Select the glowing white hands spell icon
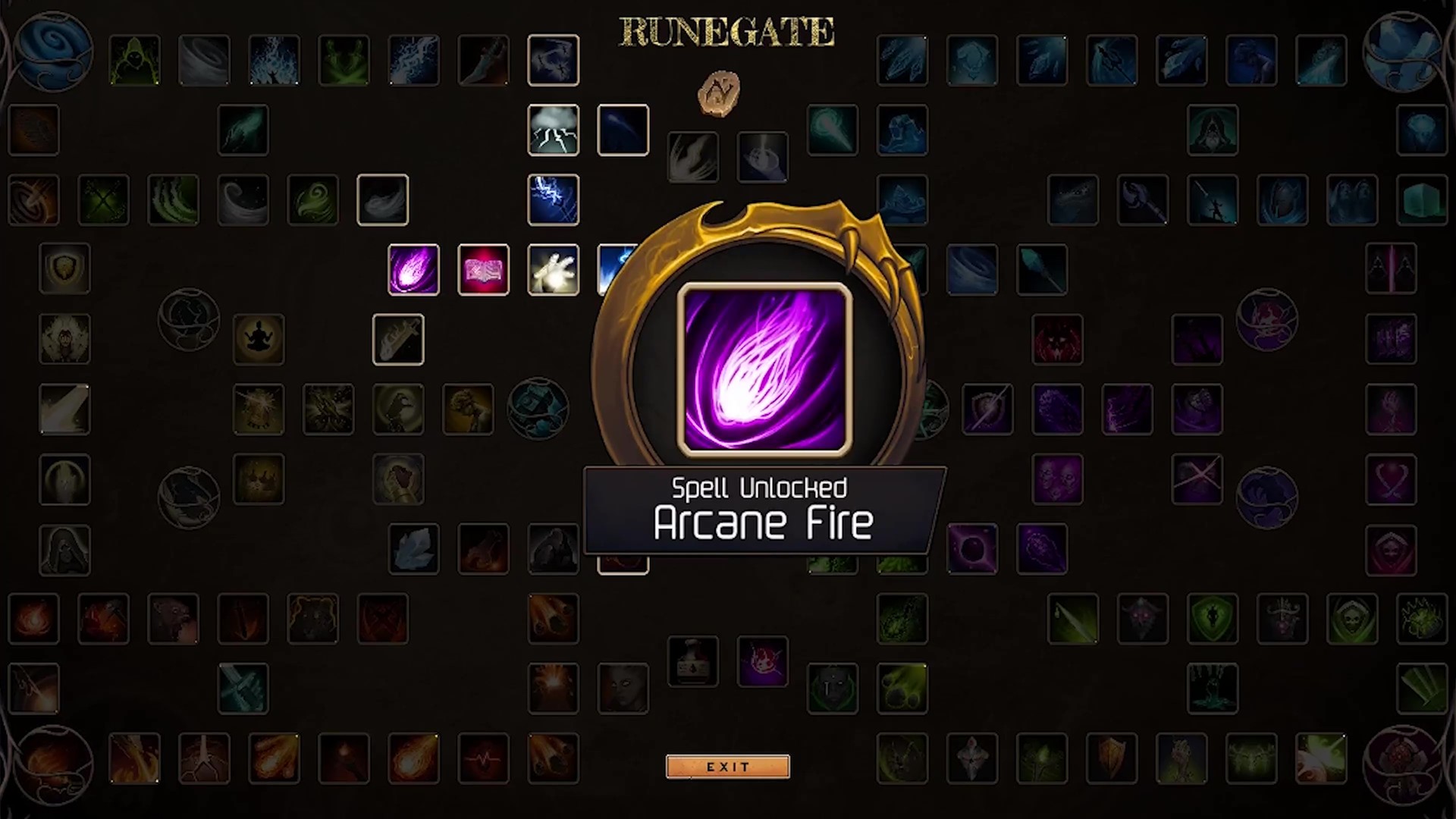This screenshot has width=1456, height=819. click(554, 270)
